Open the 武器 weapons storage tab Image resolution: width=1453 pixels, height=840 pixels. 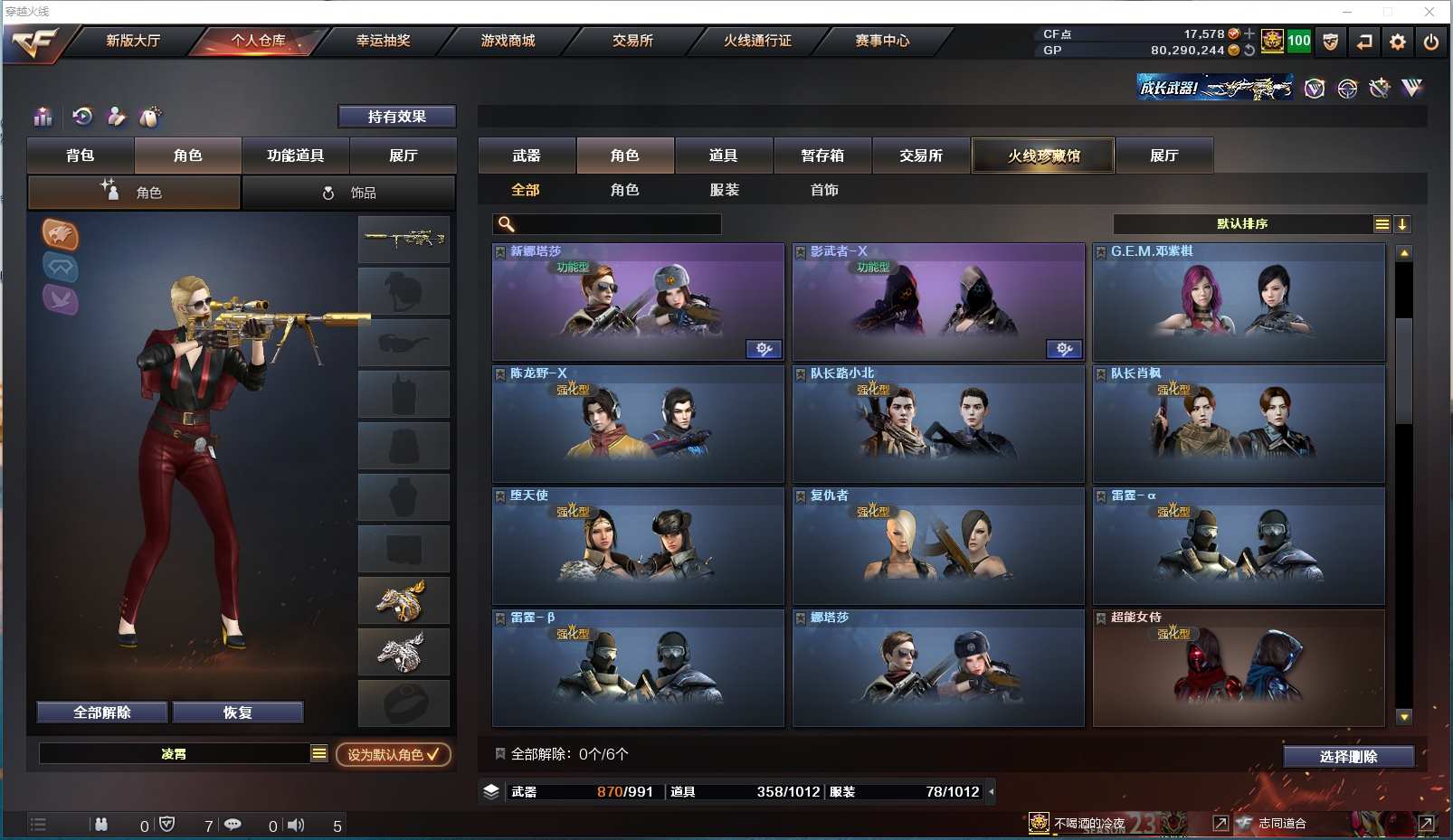[527, 156]
